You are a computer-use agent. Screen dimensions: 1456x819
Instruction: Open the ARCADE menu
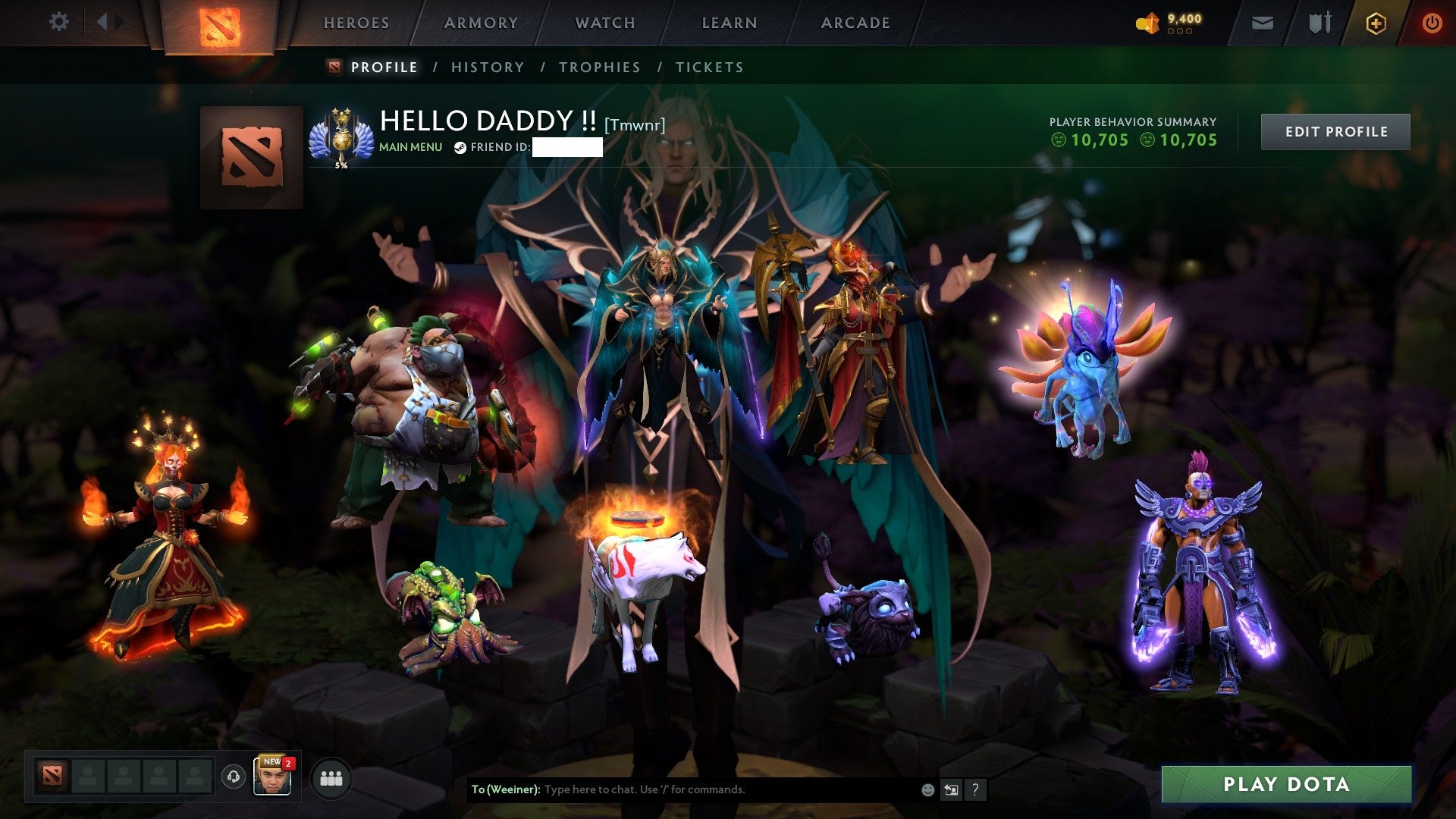tap(855, 23)
